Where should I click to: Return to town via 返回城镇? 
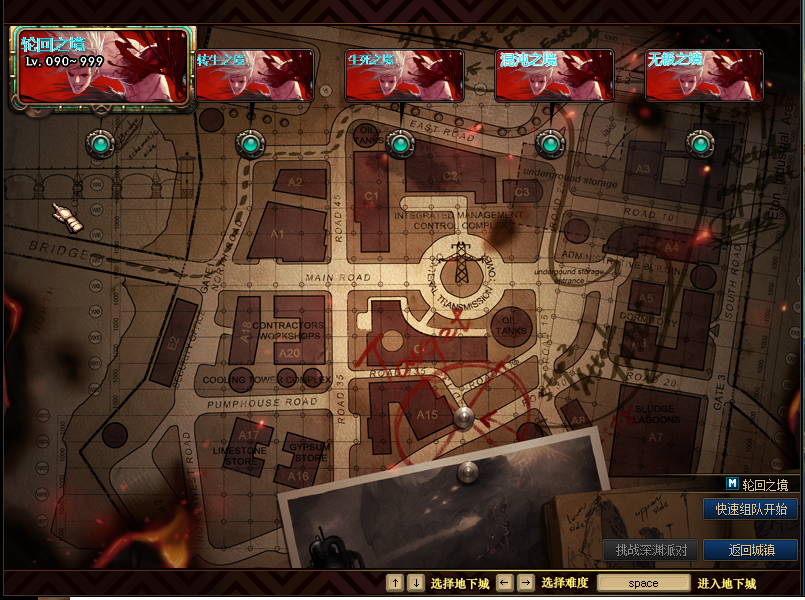(x=750, y=550)
